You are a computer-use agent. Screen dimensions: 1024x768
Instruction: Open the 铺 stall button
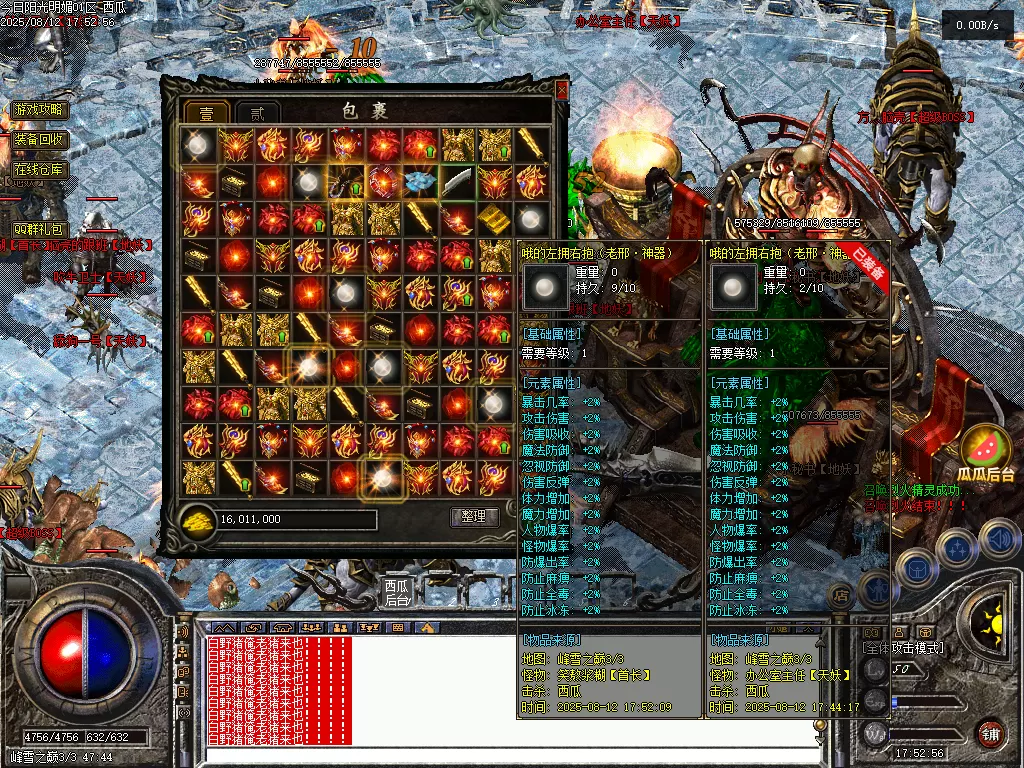tap(990, 733)
